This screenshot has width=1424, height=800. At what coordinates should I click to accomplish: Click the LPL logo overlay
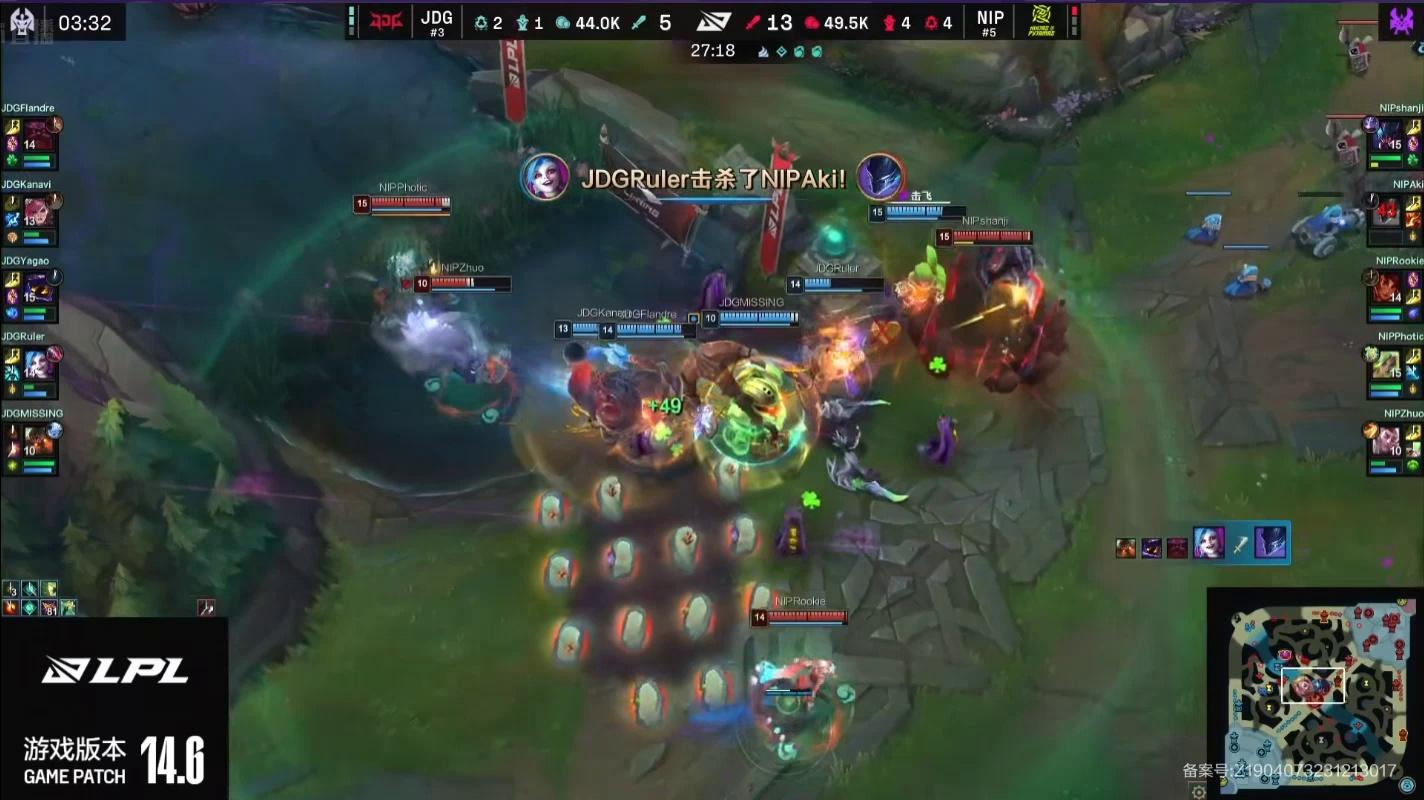[x=114, y=671]
